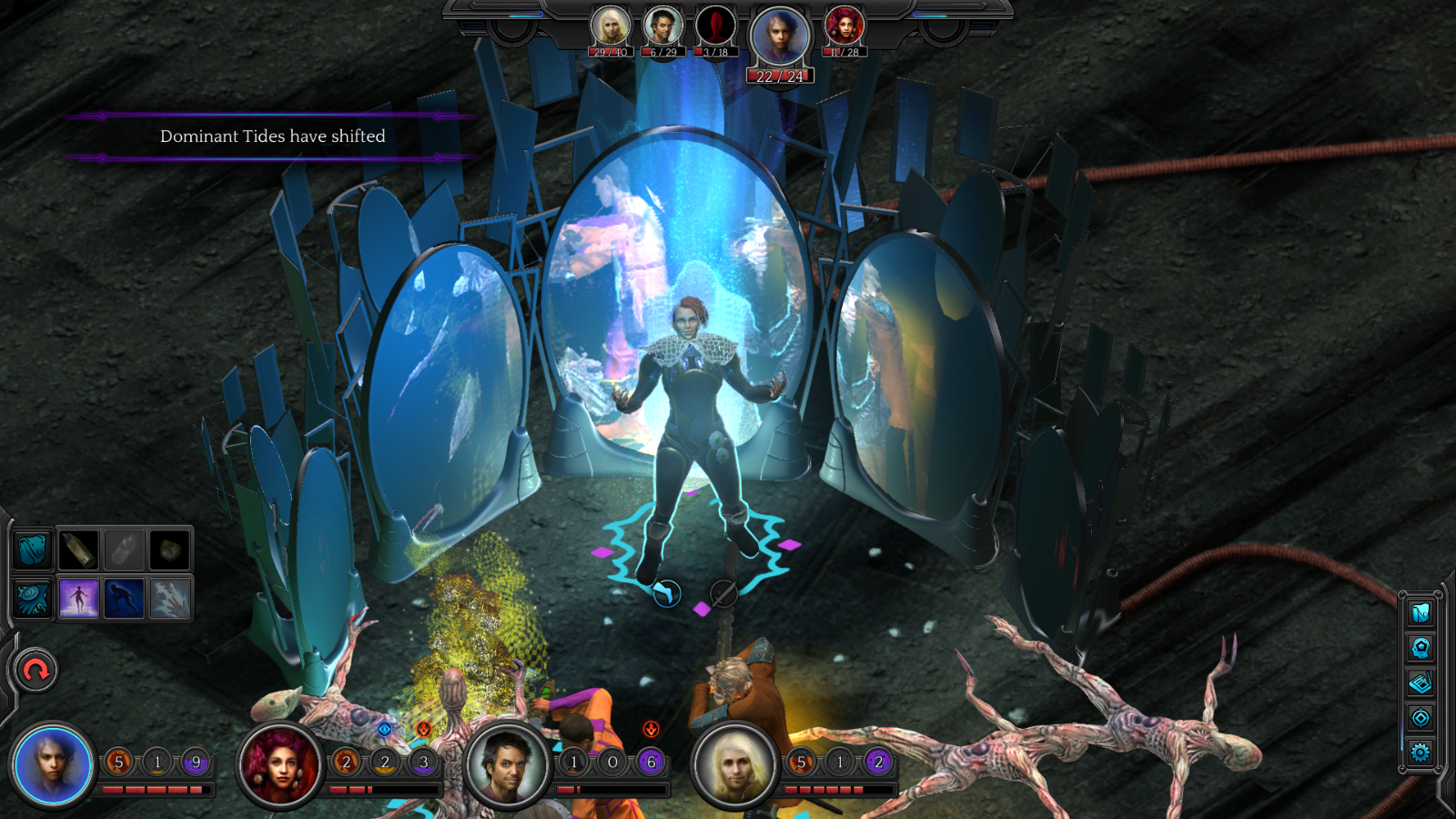Use the green stone item in the quickslot
1456x819 pixels.
coord(171,551)
